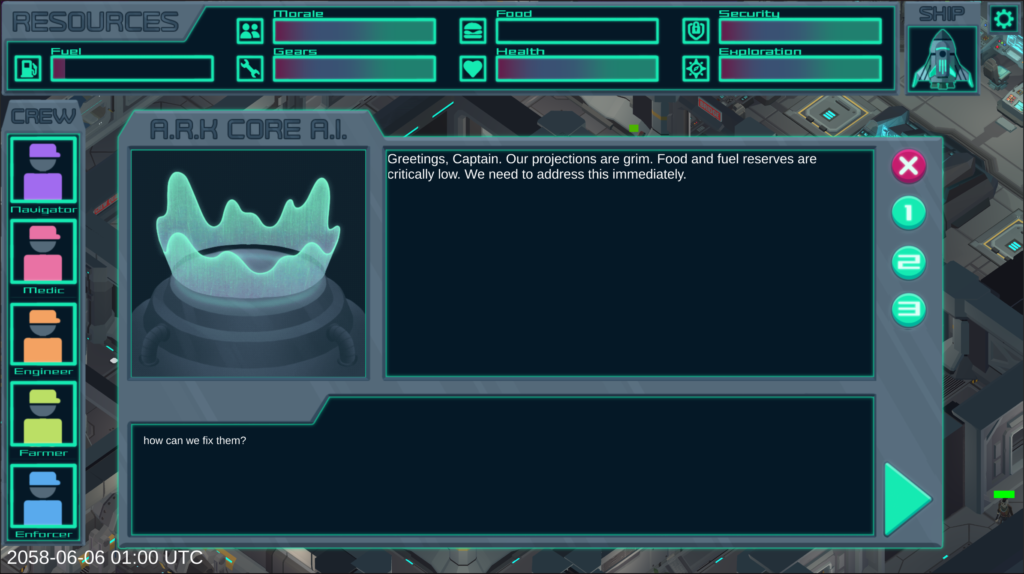
Task: Click the Fuel pump resource icon
Action: [x=28, y=68]
